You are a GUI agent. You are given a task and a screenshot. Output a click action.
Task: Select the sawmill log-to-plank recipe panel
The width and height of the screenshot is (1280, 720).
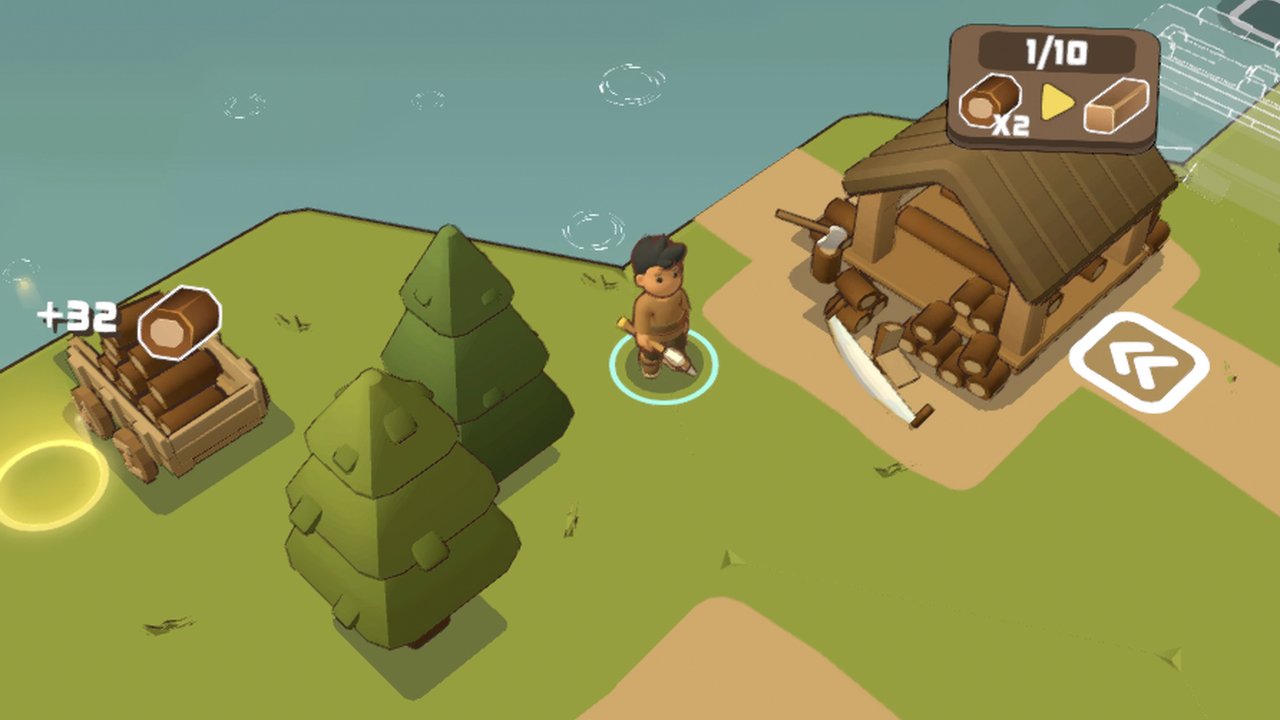pyautogui.click(x=1054, y=89)
